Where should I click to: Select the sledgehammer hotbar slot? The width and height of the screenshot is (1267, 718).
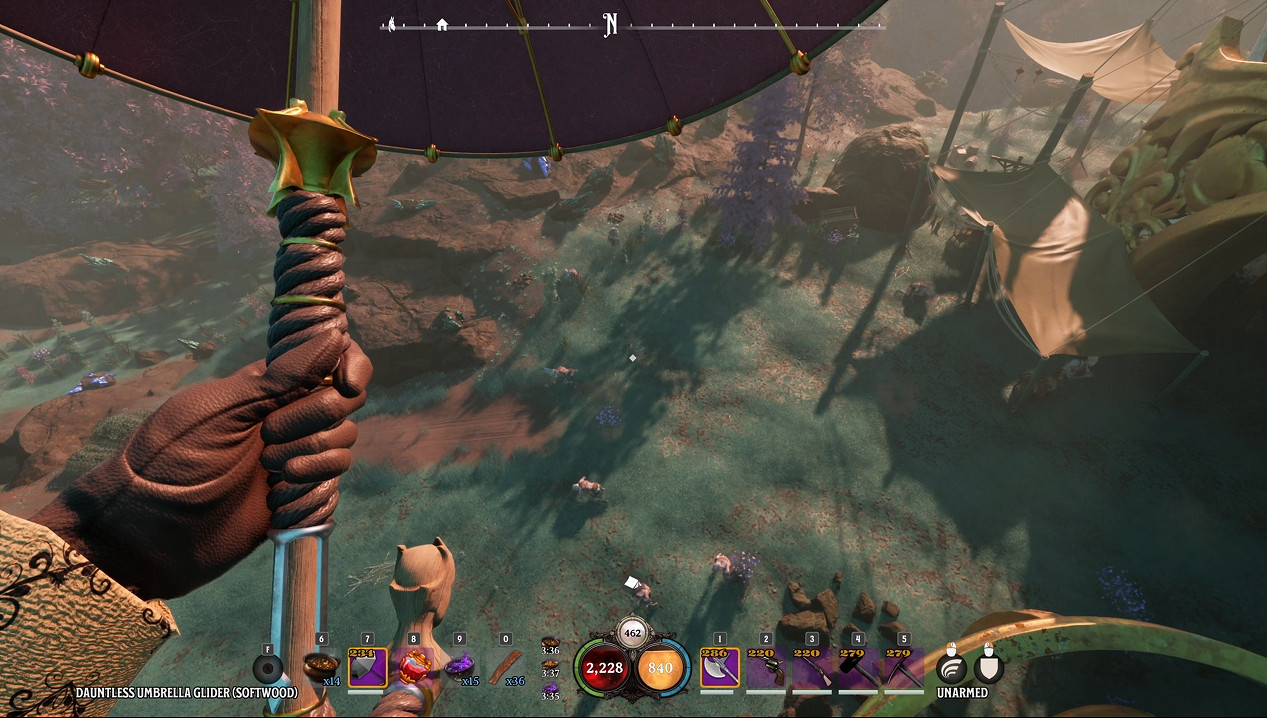click(858, 667)
